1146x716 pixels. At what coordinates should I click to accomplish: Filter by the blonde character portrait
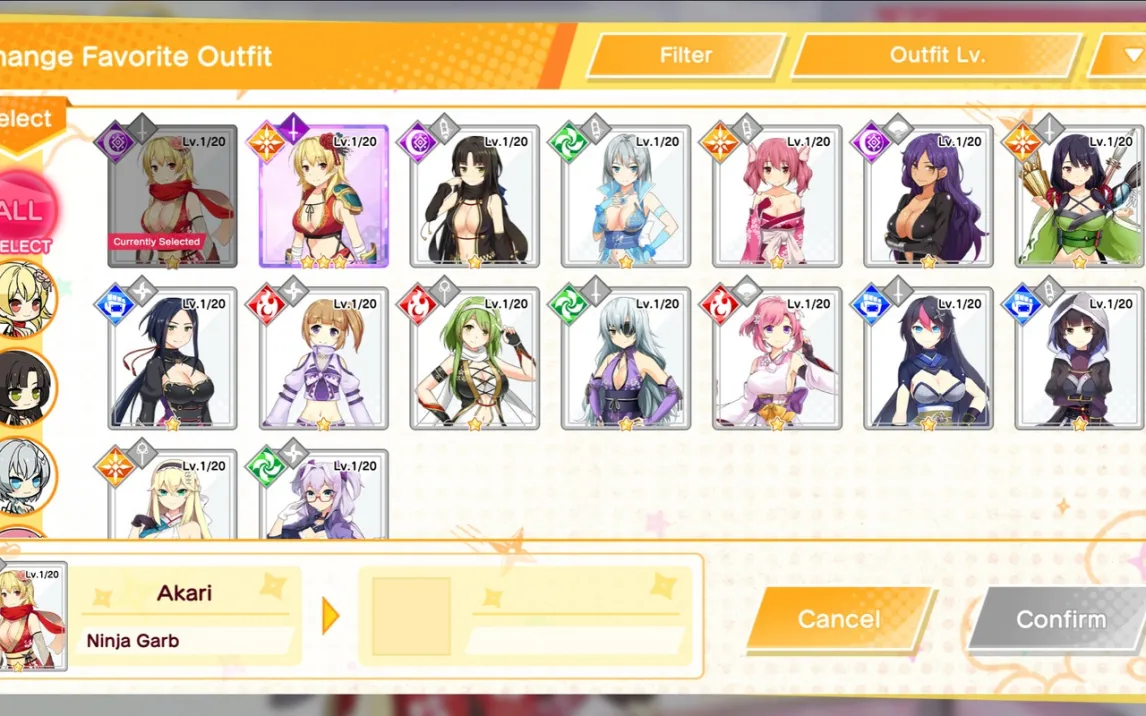click(x=24, y=299)
